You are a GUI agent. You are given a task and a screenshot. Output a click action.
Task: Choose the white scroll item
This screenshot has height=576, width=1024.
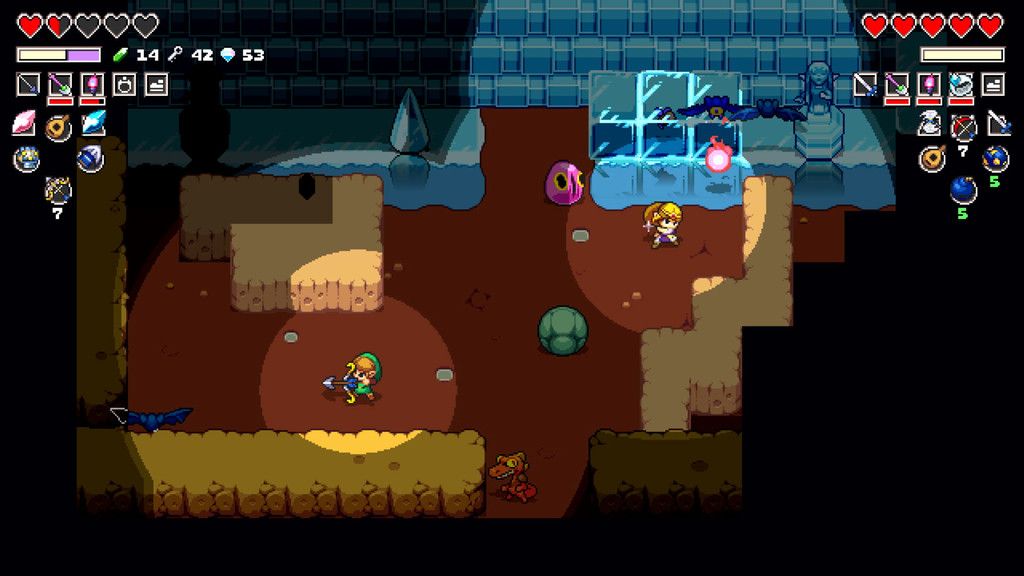pos(930,123)
